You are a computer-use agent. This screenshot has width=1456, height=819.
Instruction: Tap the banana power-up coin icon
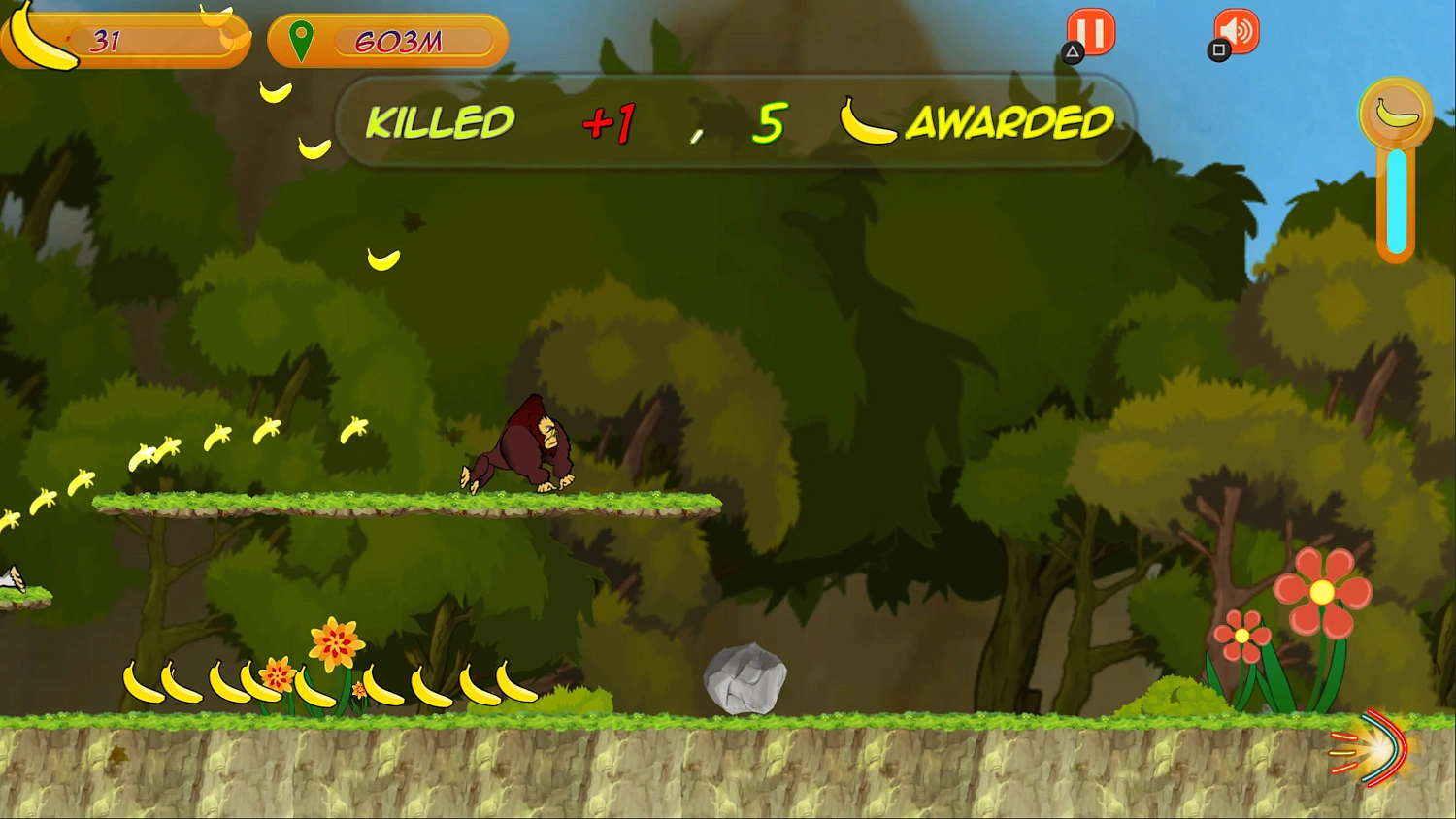pyautogui.click(x=1395, y=113)
